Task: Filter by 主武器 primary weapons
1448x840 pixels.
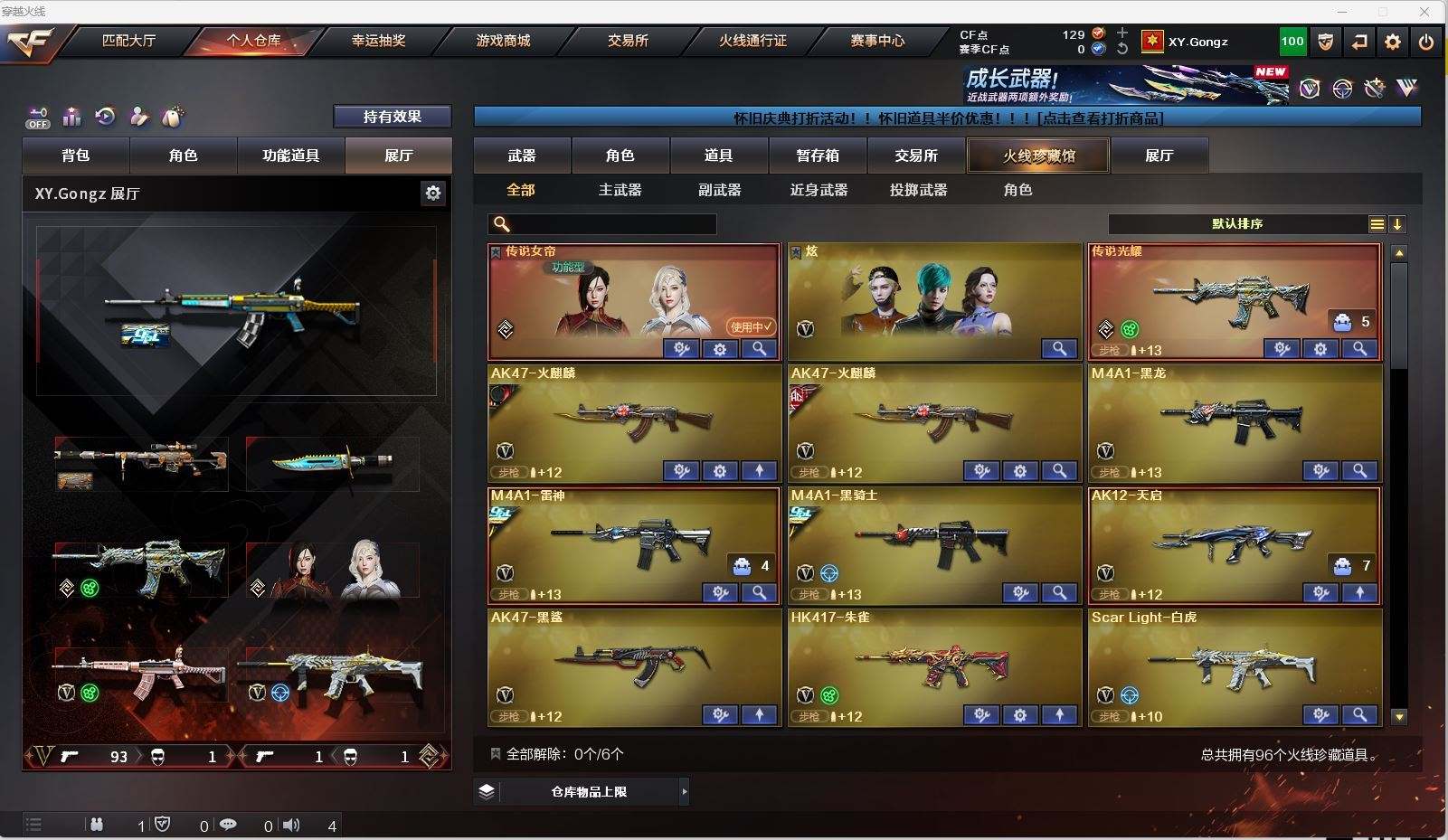Action: coord(620,190)
